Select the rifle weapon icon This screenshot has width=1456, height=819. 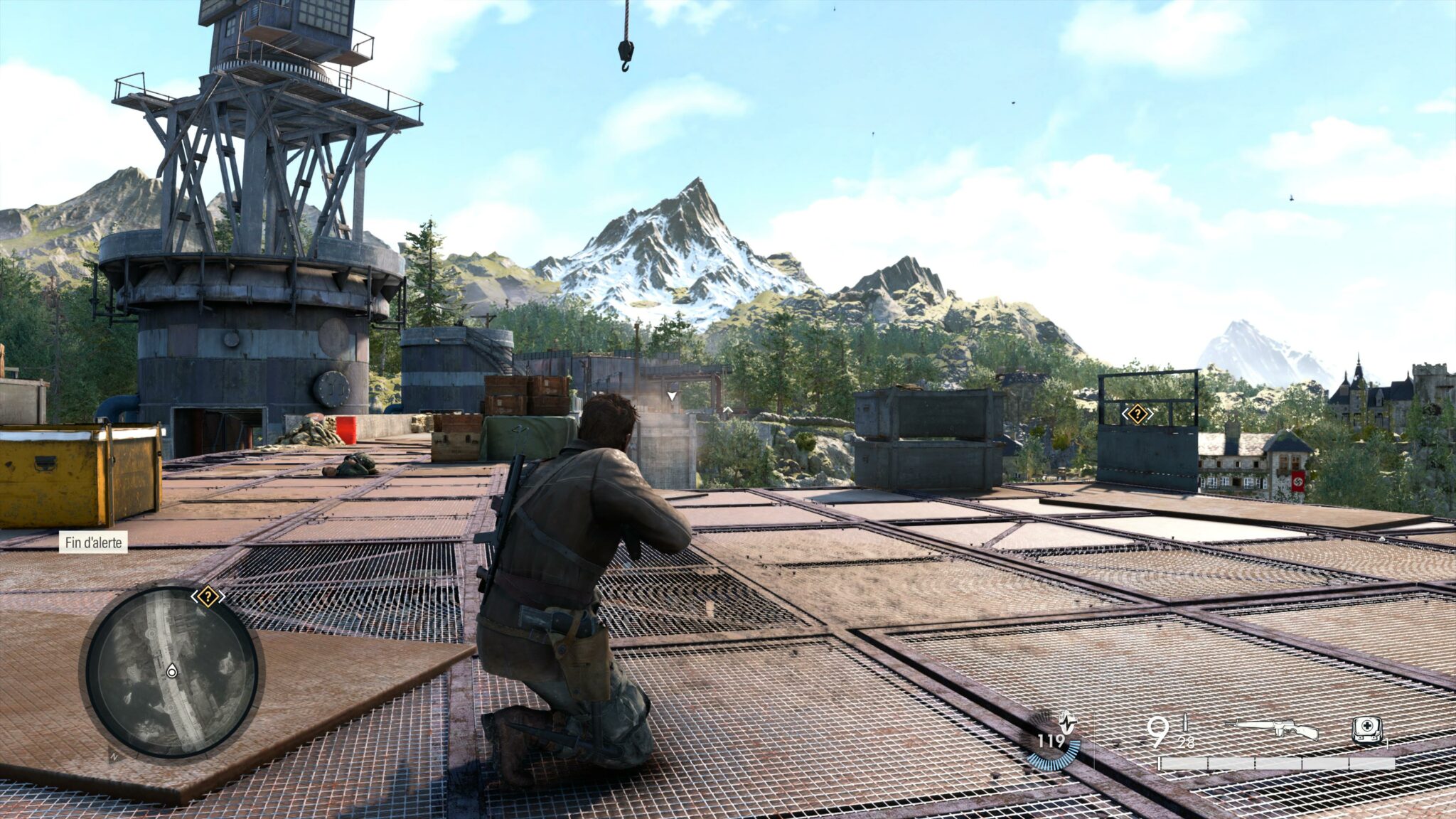(1277, 729)
